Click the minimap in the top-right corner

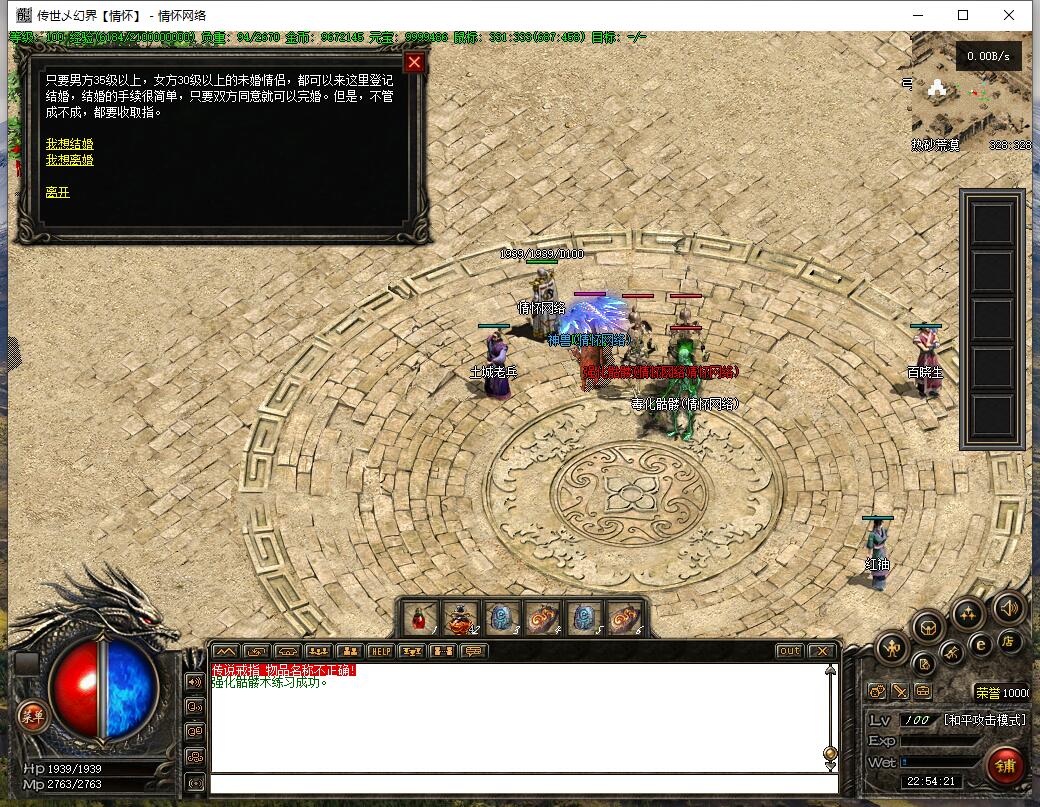click(x=970, y=100)
